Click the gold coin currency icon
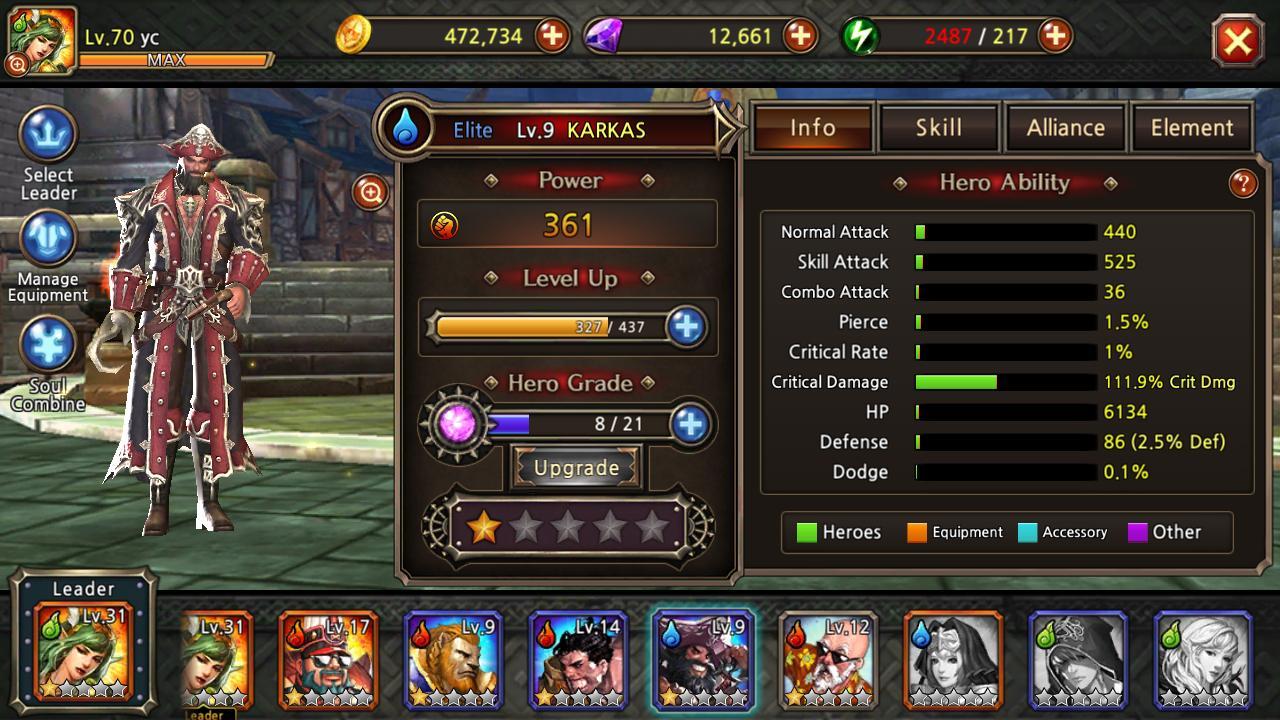This screenshot has height=720, width=1280. 357,37
